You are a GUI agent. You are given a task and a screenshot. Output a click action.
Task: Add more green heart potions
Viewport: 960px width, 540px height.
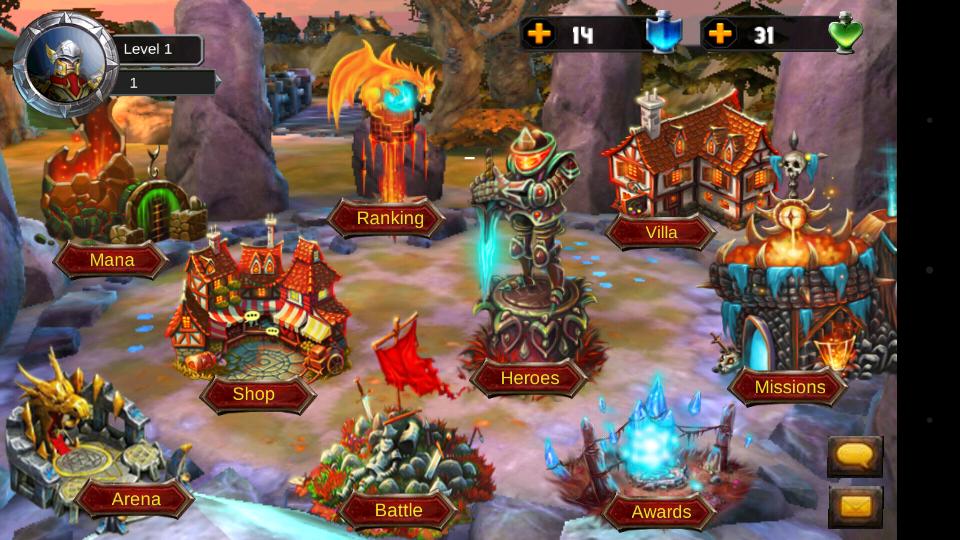[x=719, y=34]
